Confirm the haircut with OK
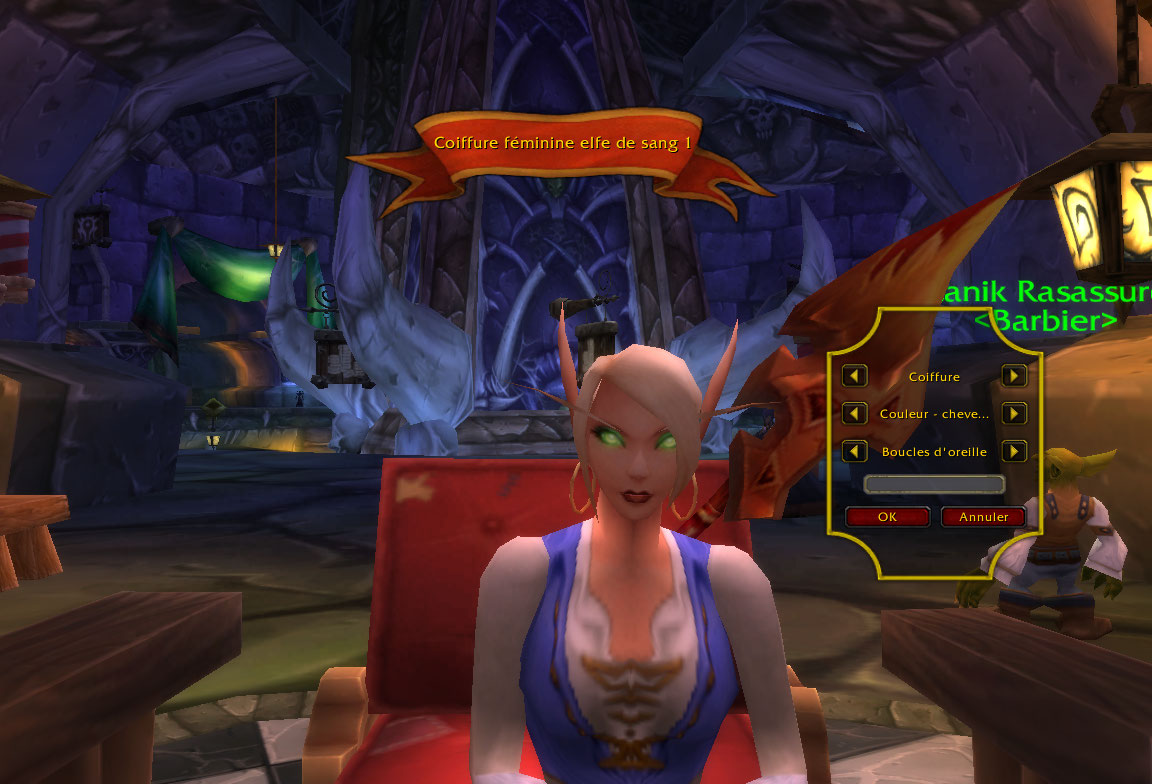This screenshot has width=1152, height=784. 887,517
